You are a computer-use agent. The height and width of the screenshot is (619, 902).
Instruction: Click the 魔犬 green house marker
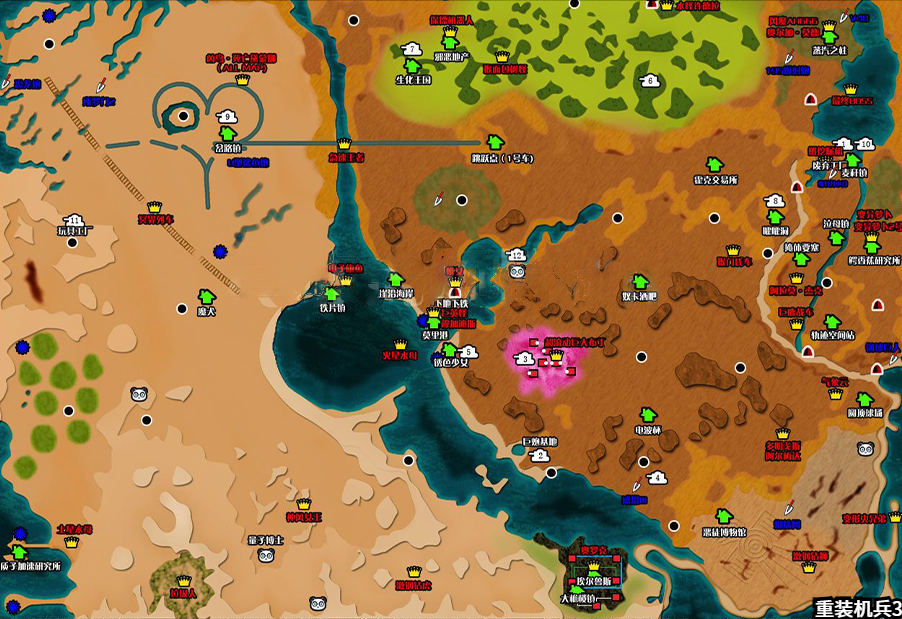(x=206, y=297)
